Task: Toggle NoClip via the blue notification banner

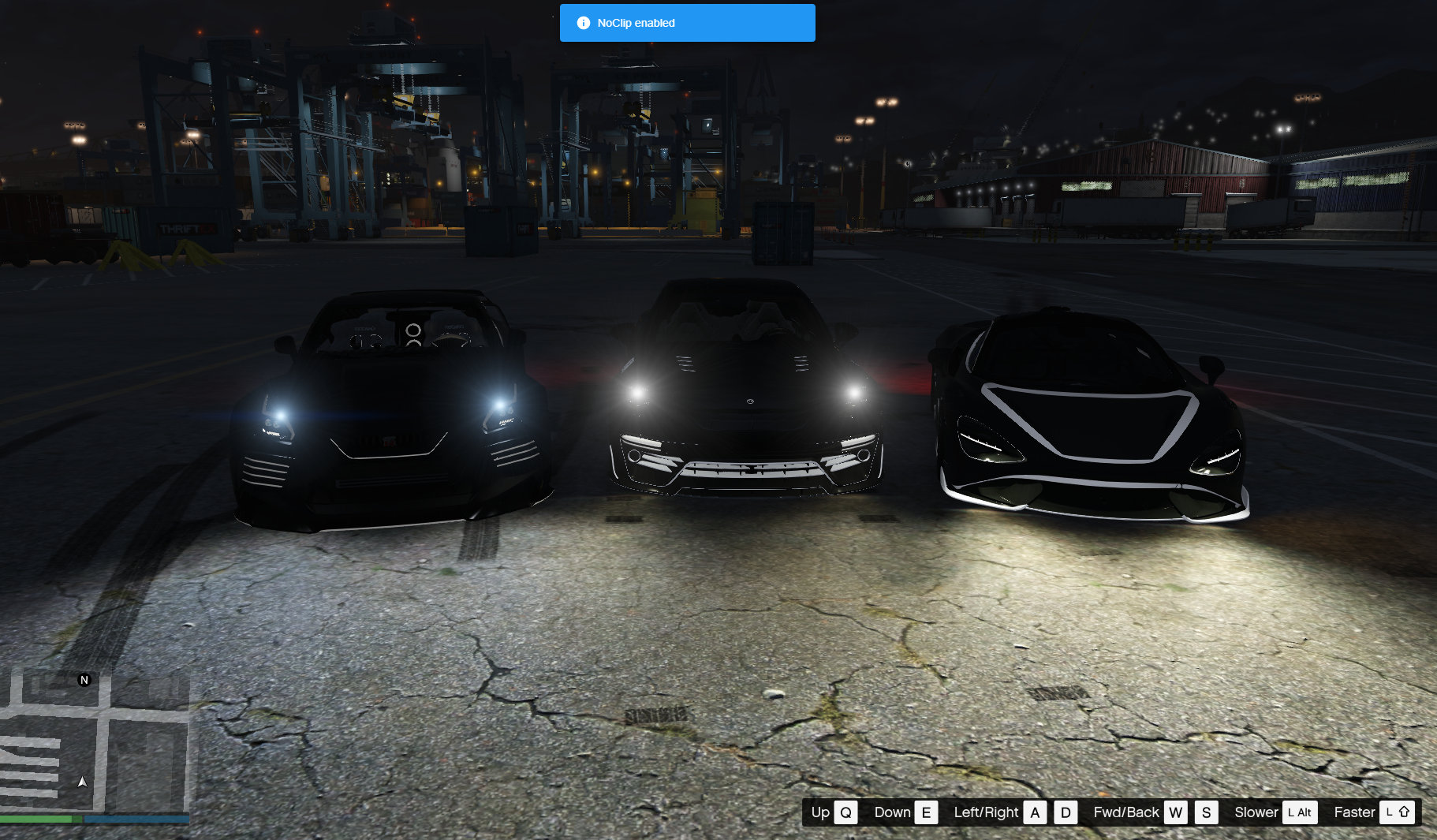Action: [687, 22]
